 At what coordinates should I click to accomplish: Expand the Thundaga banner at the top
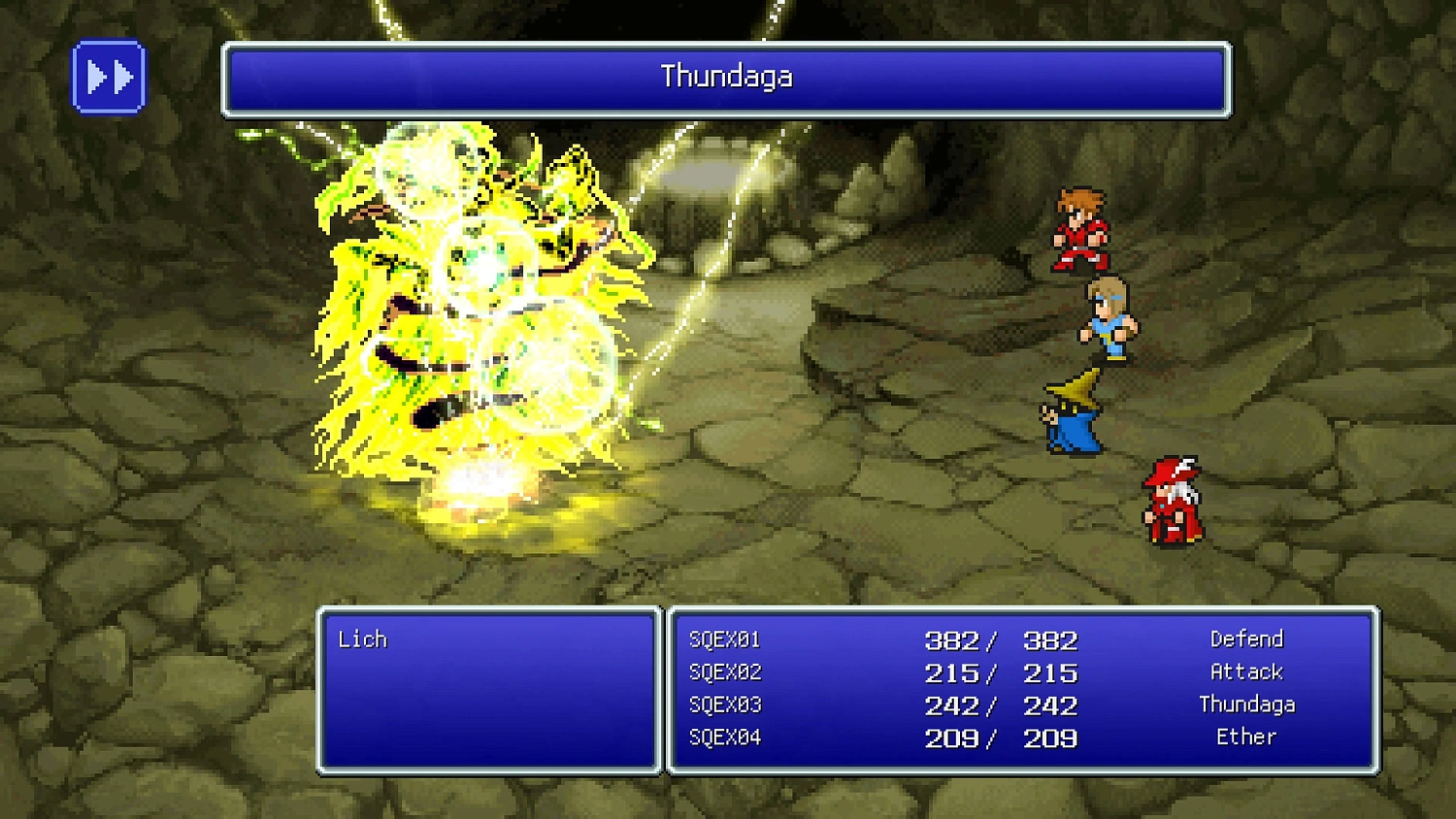726,78
